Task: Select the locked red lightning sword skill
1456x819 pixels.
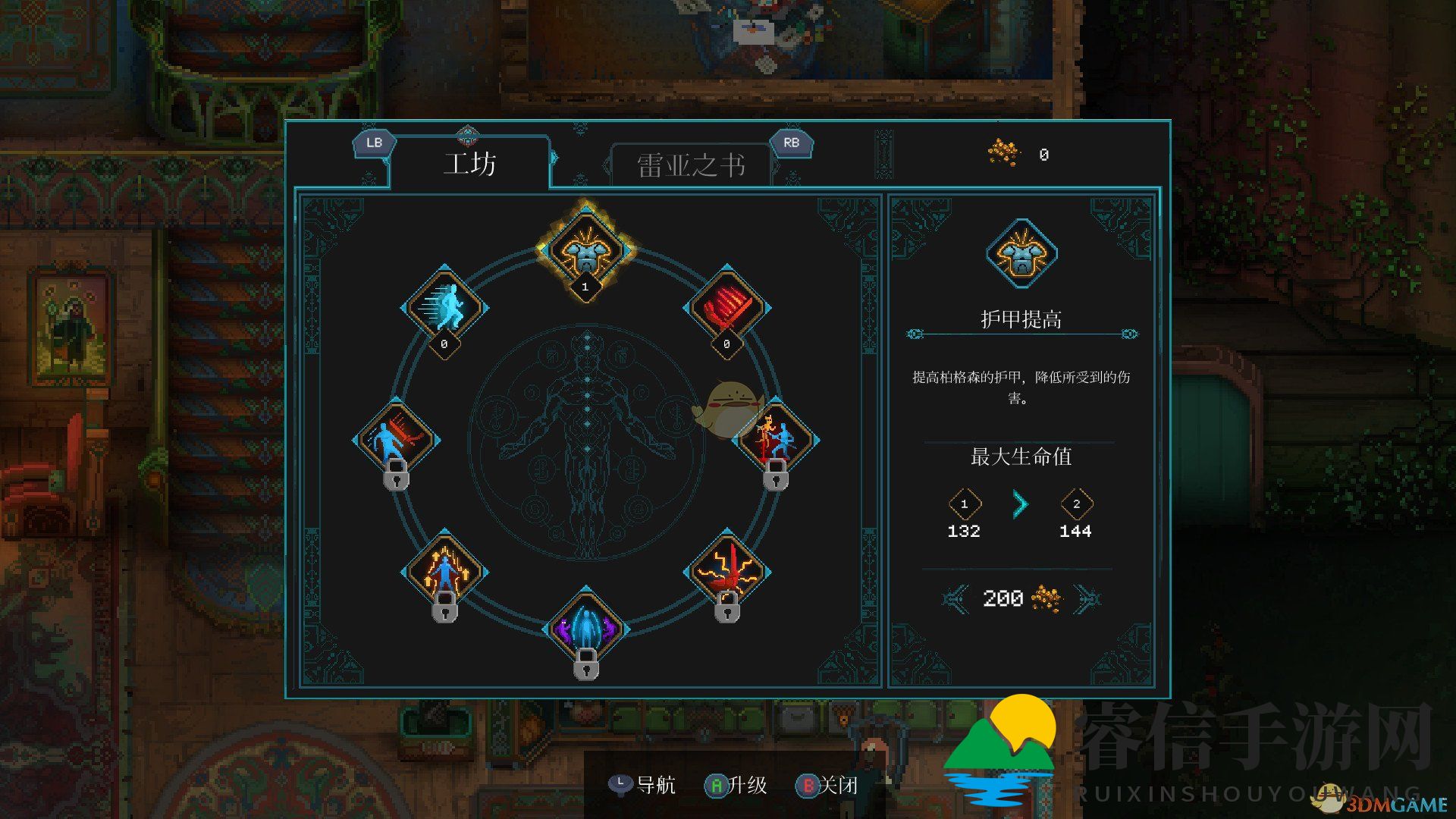Action: coord(726,571)
